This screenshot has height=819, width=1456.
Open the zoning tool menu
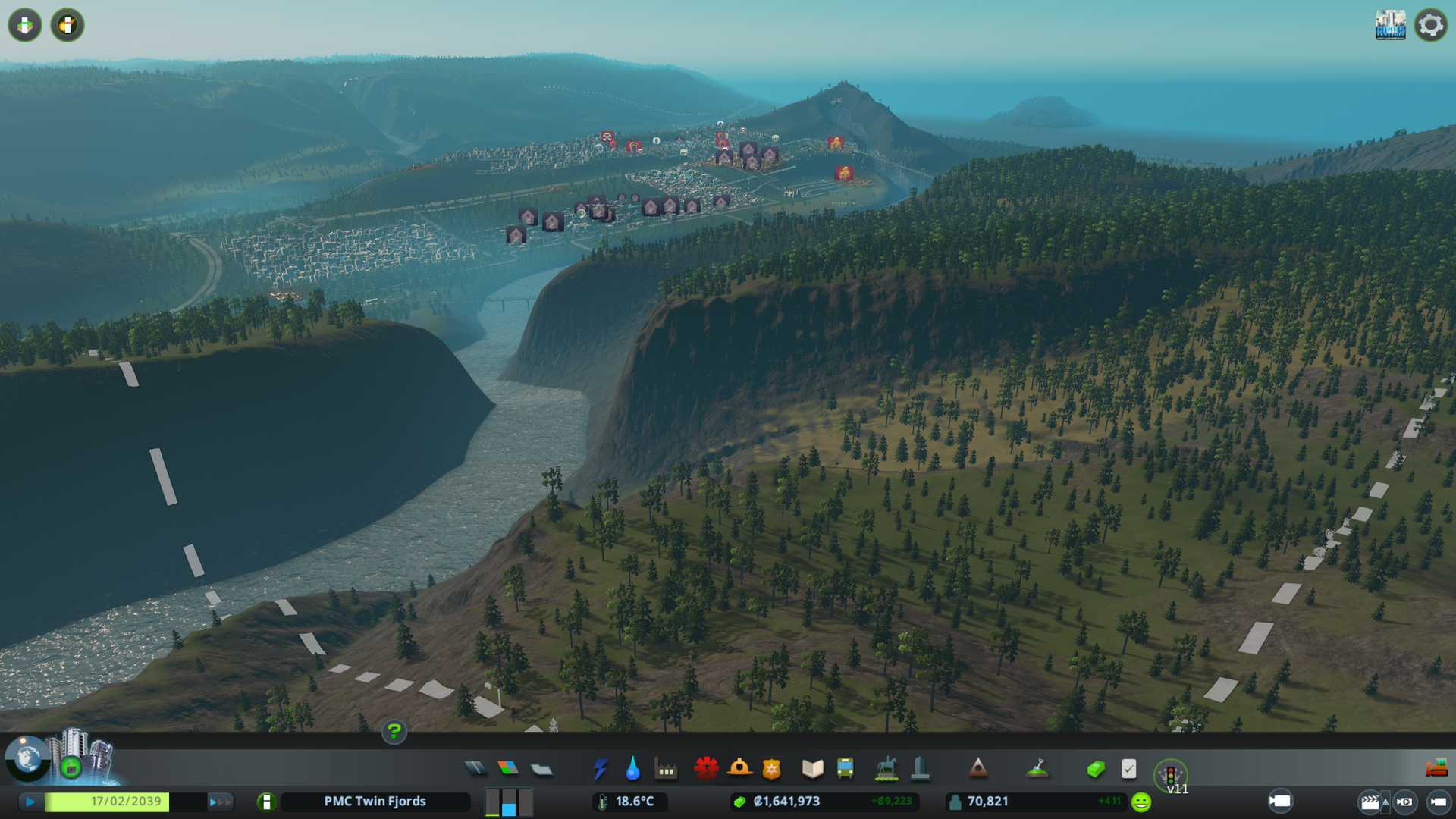click(508, 769)
